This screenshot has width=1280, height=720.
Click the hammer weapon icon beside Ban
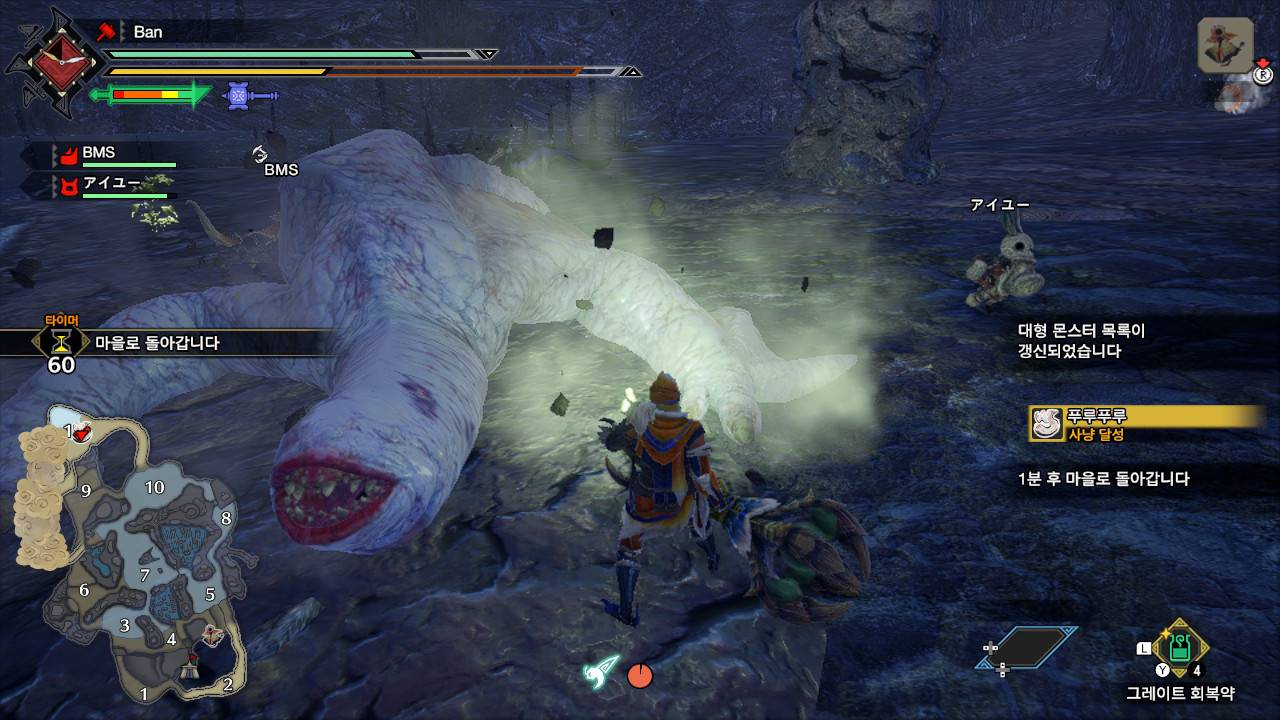point(108,31)
